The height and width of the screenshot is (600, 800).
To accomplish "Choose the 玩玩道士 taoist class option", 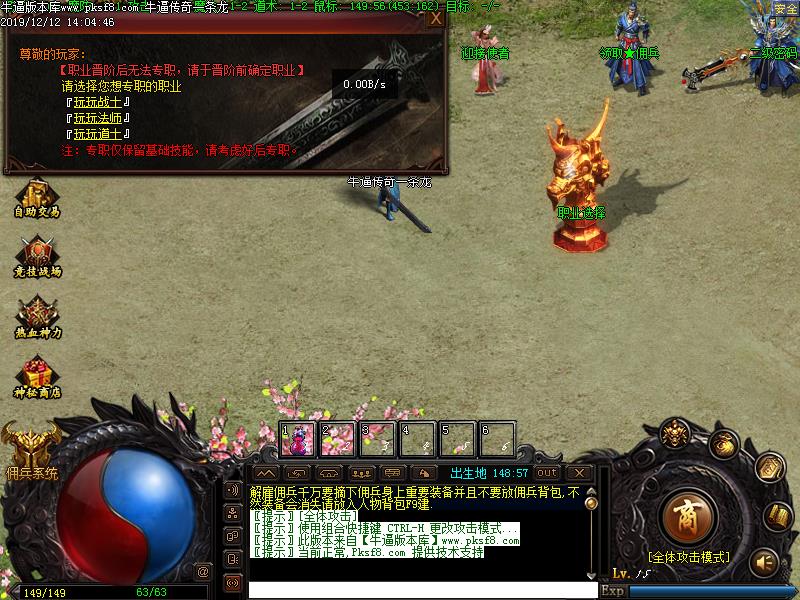I will point(100,134).
